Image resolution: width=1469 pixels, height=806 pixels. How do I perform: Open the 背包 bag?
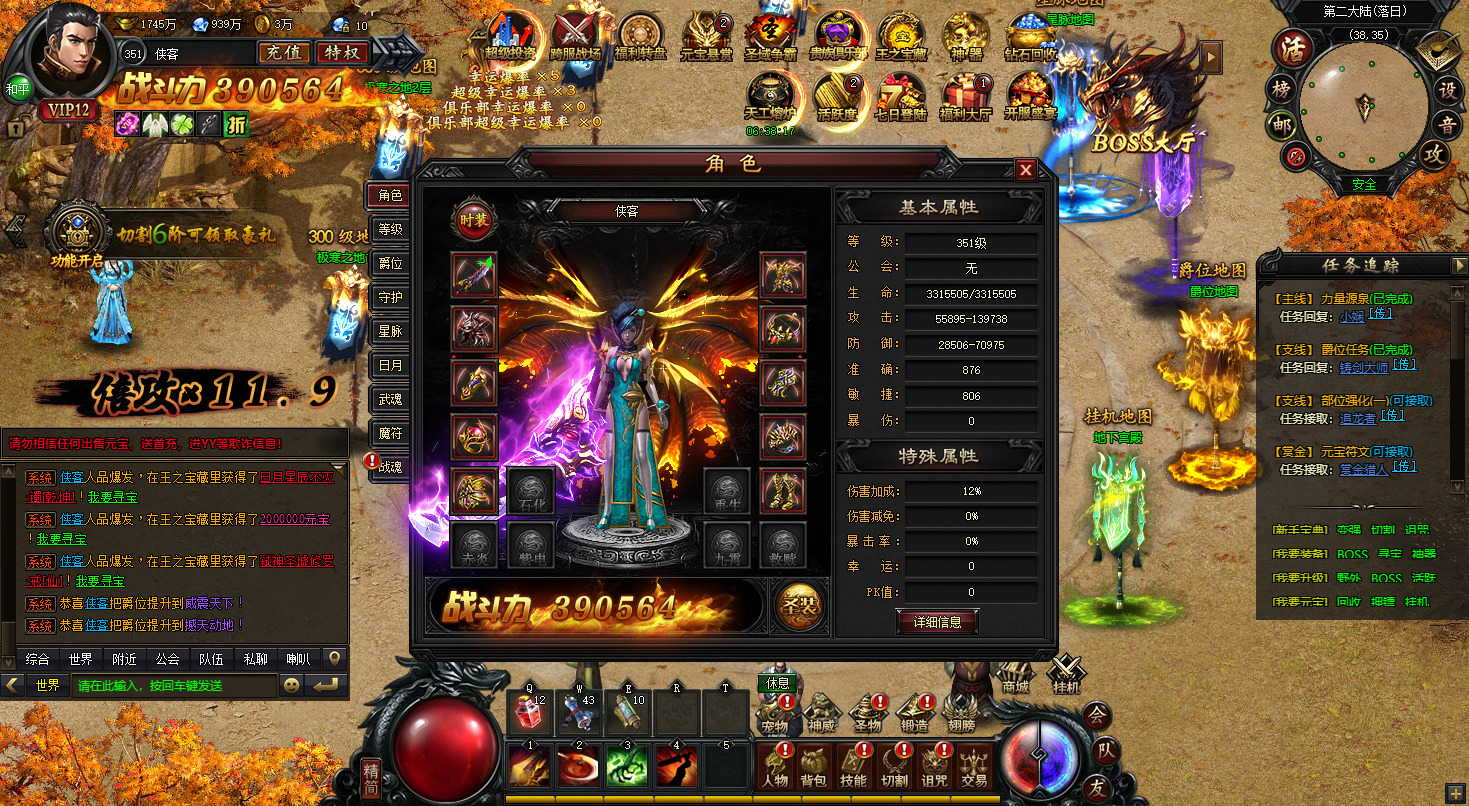coord(814,766)
